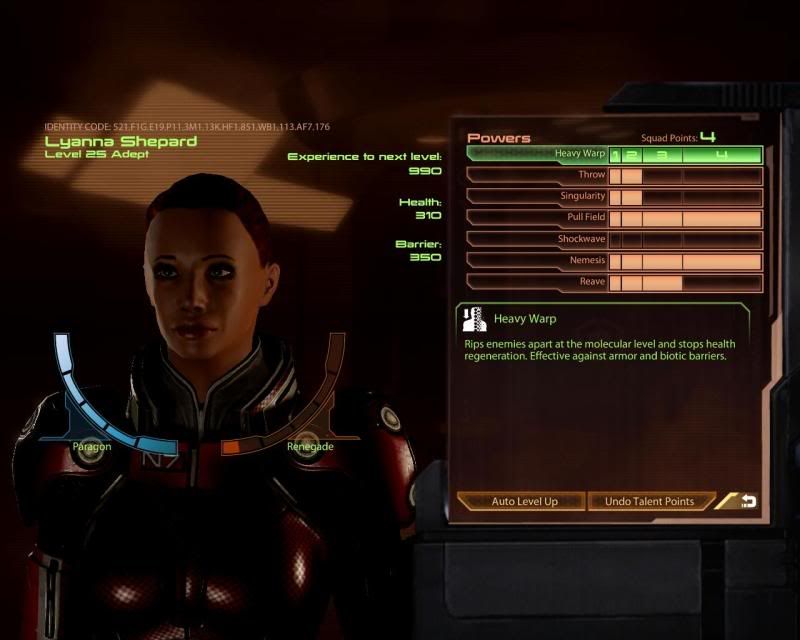Select the Singularity power row
Viewport: 800px width, 640px height.
(x=538, y=196)
